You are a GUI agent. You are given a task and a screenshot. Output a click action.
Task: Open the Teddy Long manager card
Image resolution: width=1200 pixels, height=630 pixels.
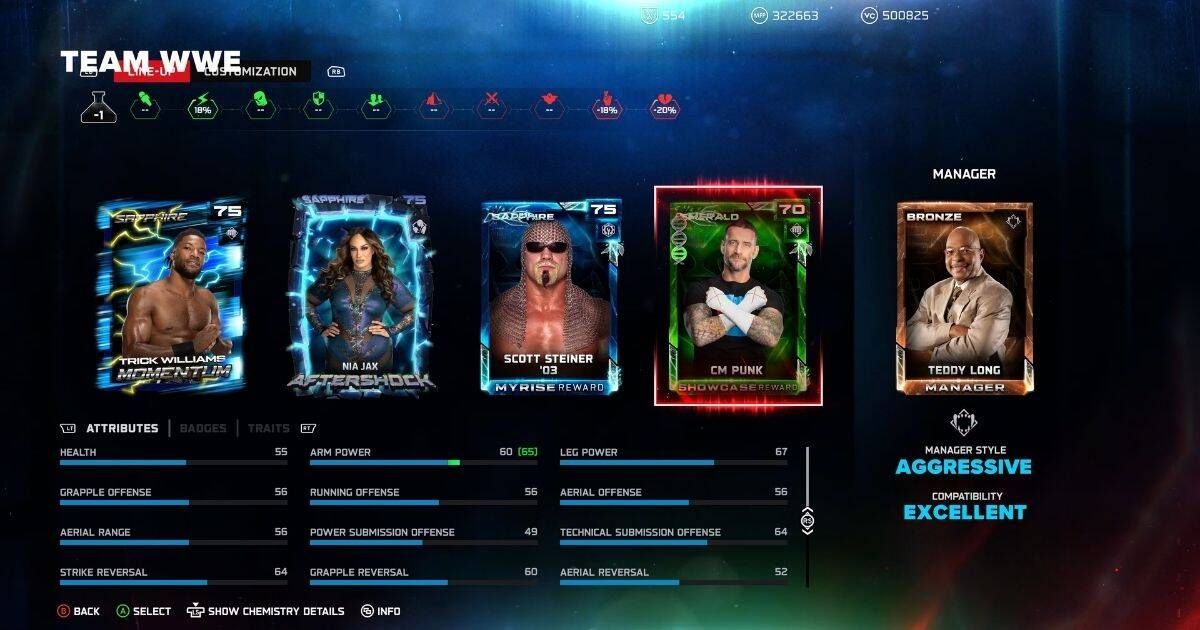(x=964, y=298)
